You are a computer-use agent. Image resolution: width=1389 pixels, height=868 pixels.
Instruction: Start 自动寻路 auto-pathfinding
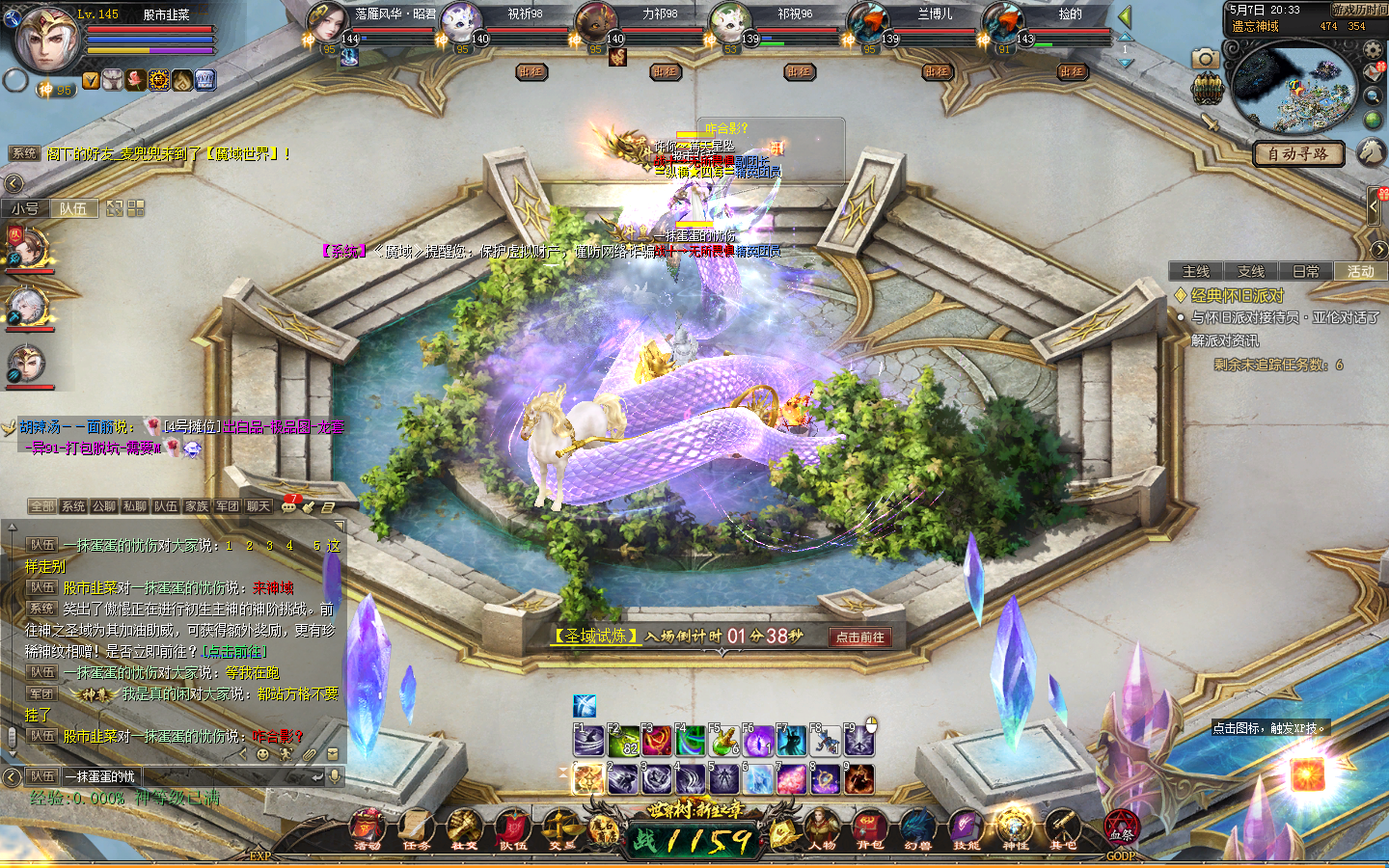(1297, 153)
